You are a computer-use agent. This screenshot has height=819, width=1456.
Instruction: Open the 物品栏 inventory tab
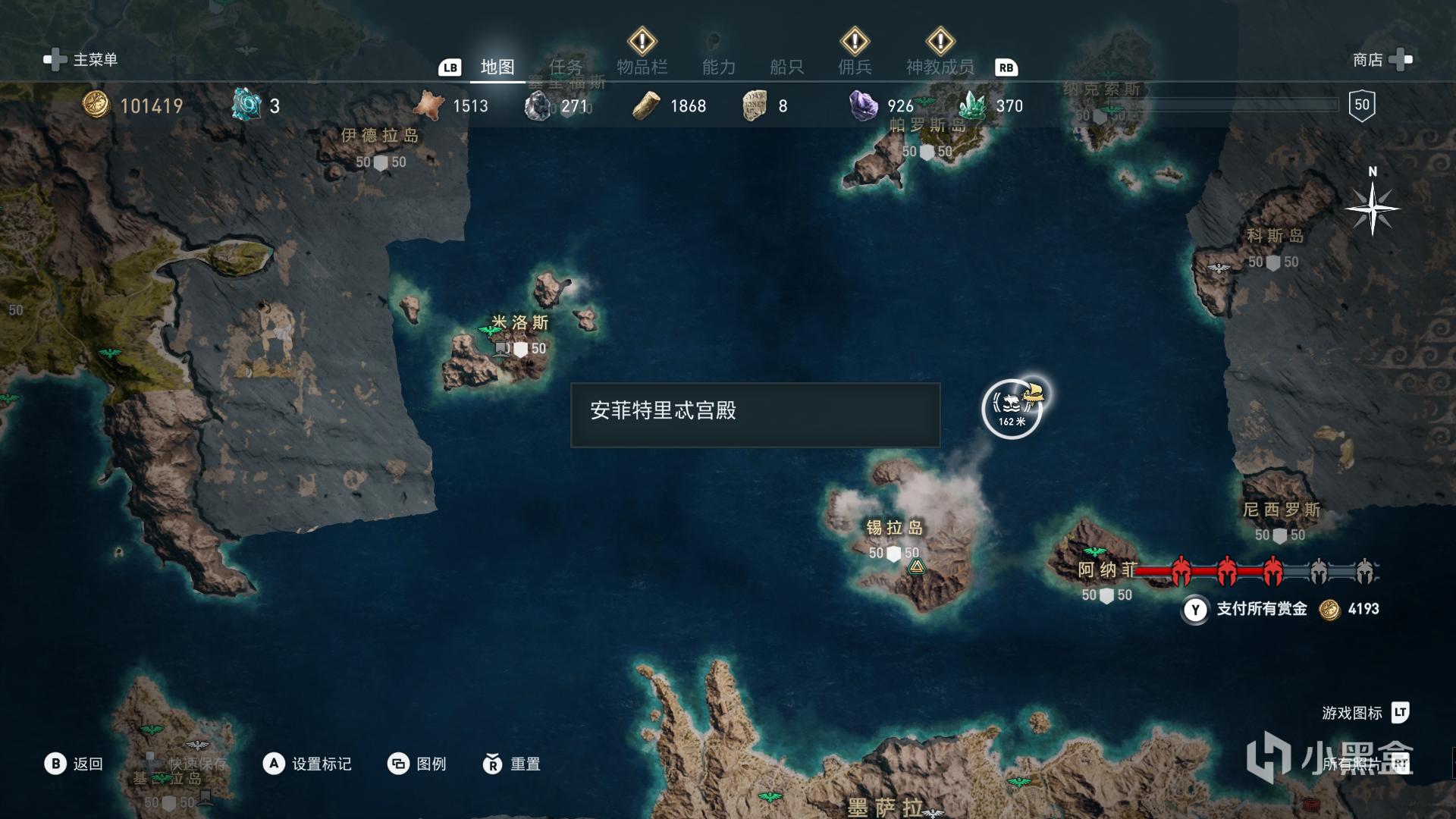coord(642,67)
